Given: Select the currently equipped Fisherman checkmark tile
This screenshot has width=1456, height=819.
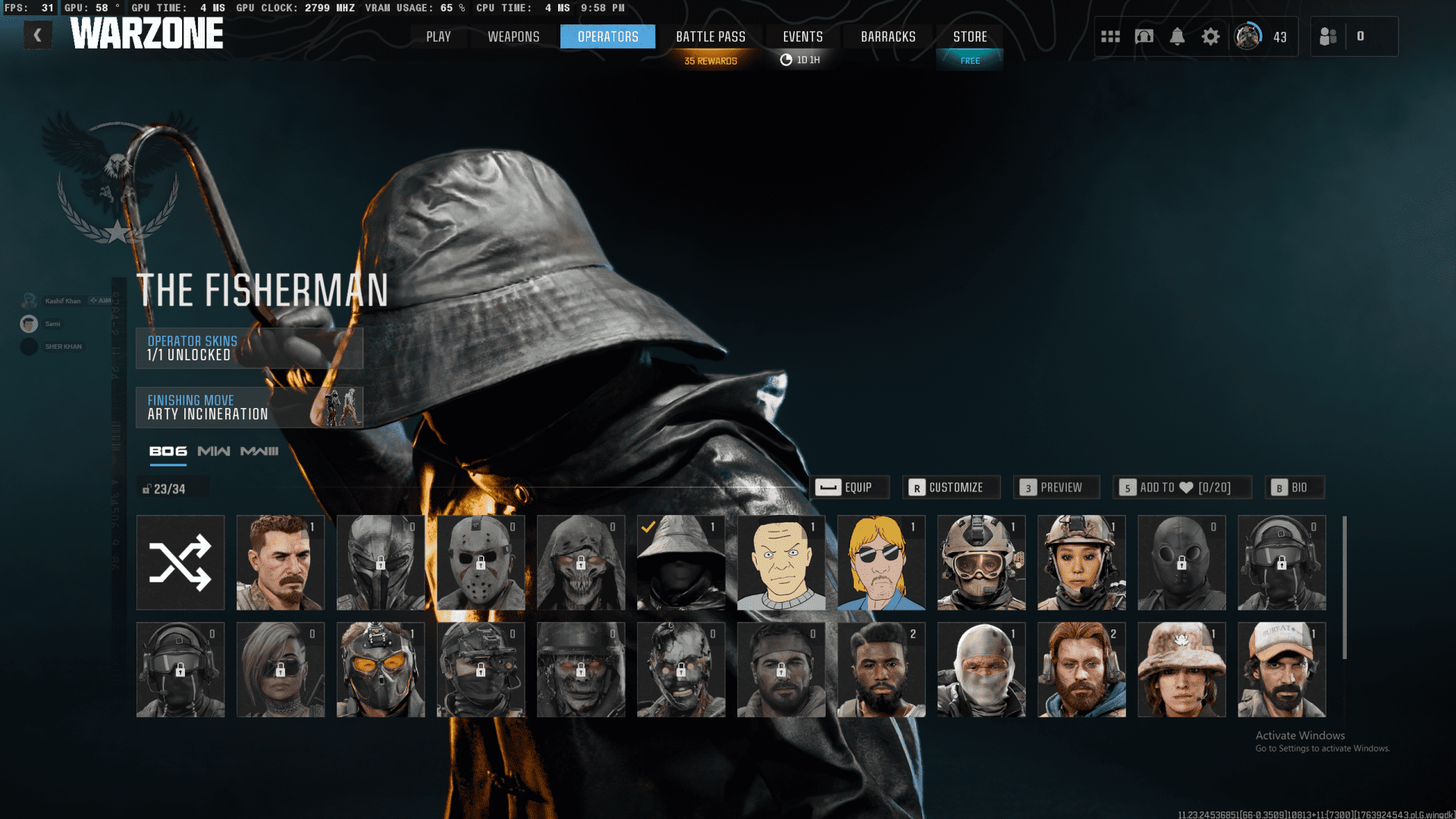Looking at the screenshot, I should (x=680, y=562).
